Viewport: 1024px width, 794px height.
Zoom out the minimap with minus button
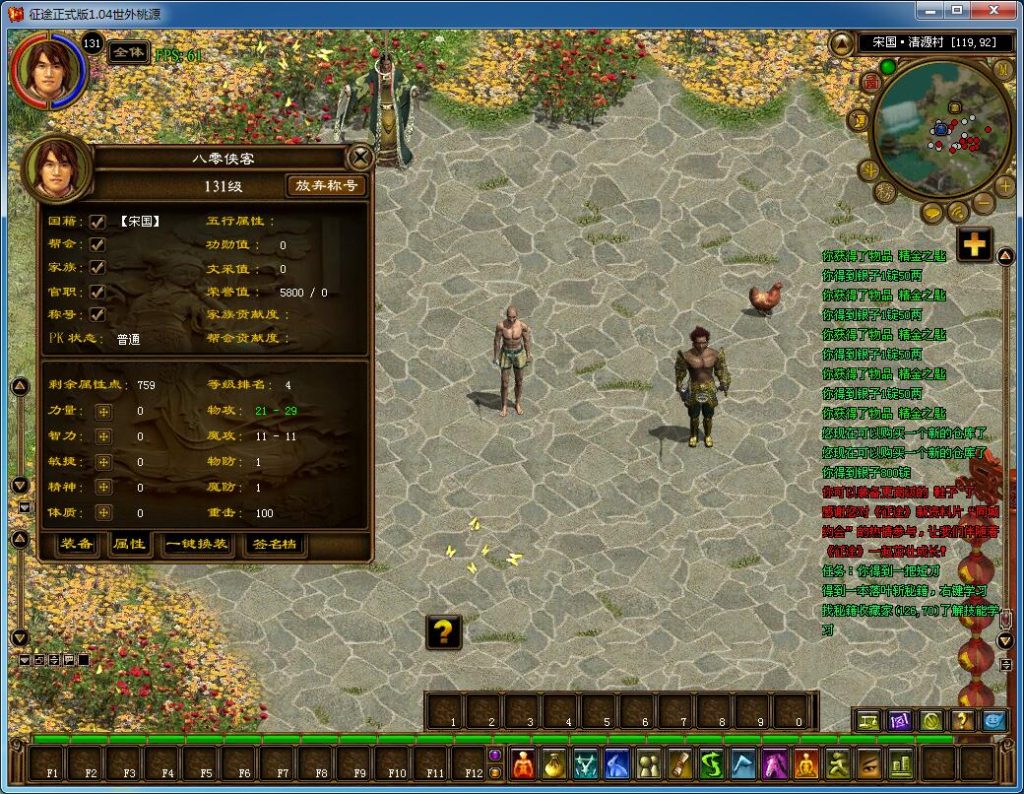coord(982,203)
